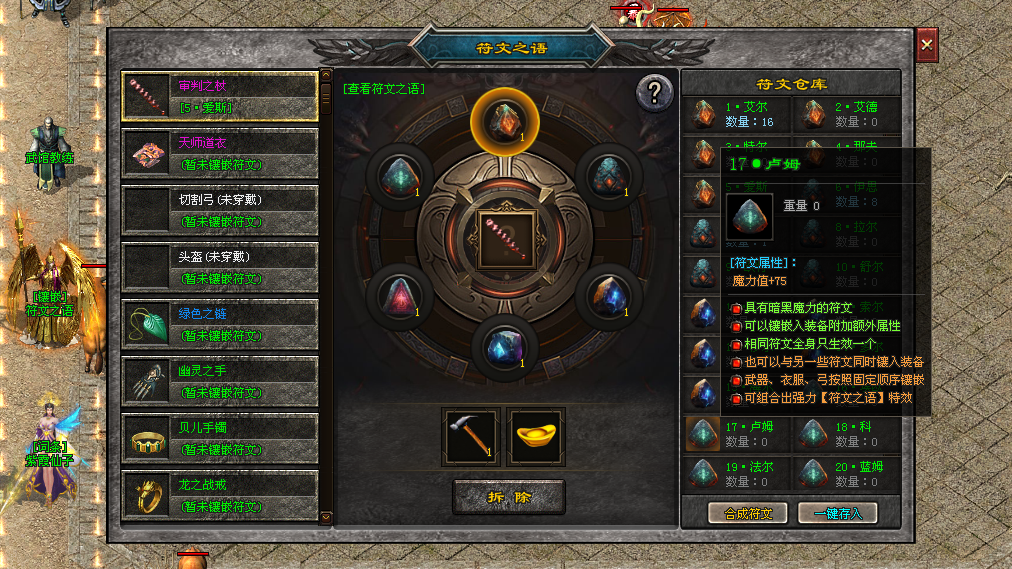Select the highlighted top rune socket
The height and width of the screenshot is (569, 1012).
point(505,120)
